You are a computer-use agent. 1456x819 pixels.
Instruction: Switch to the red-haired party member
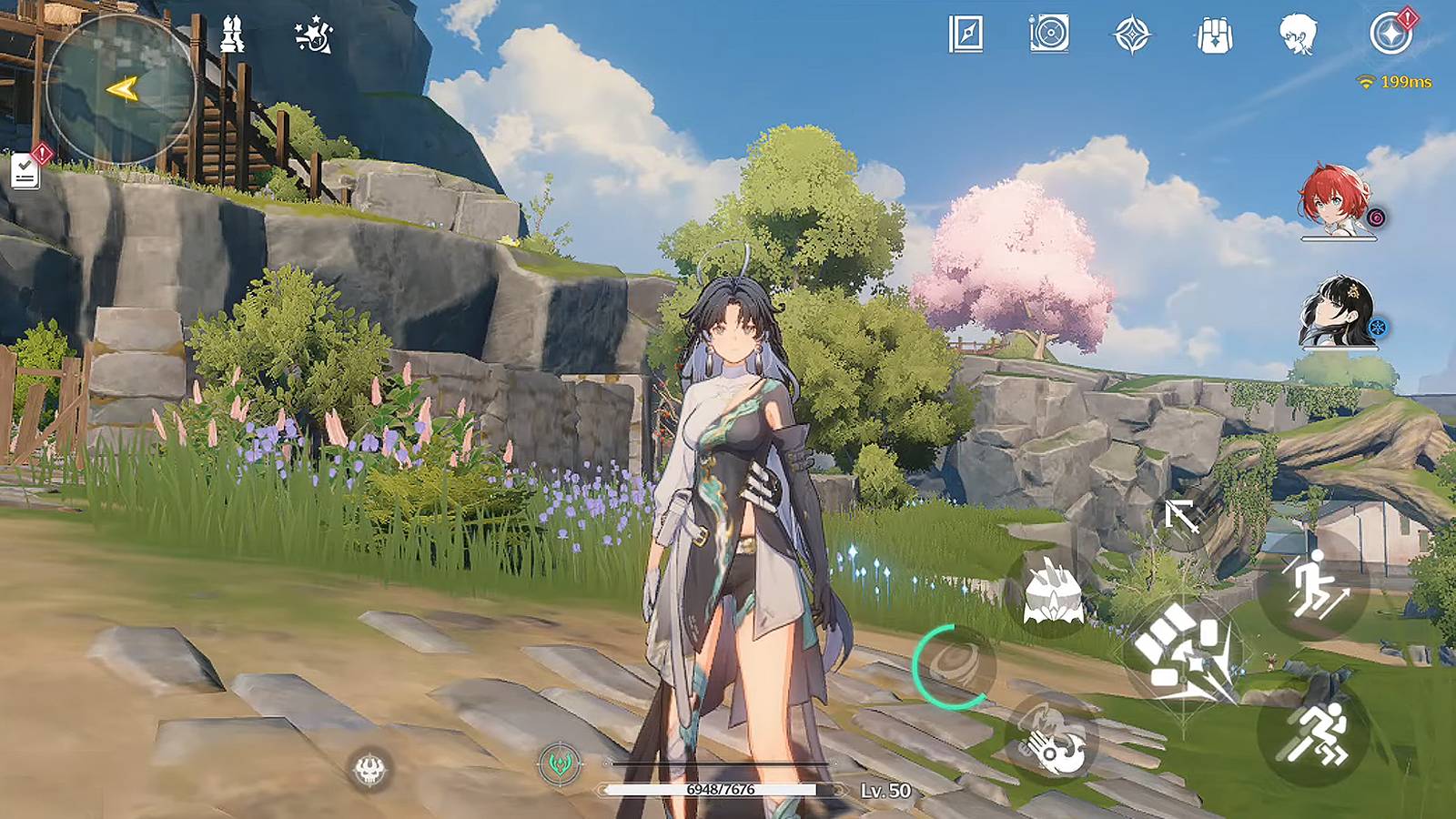tap(1336, 202)
